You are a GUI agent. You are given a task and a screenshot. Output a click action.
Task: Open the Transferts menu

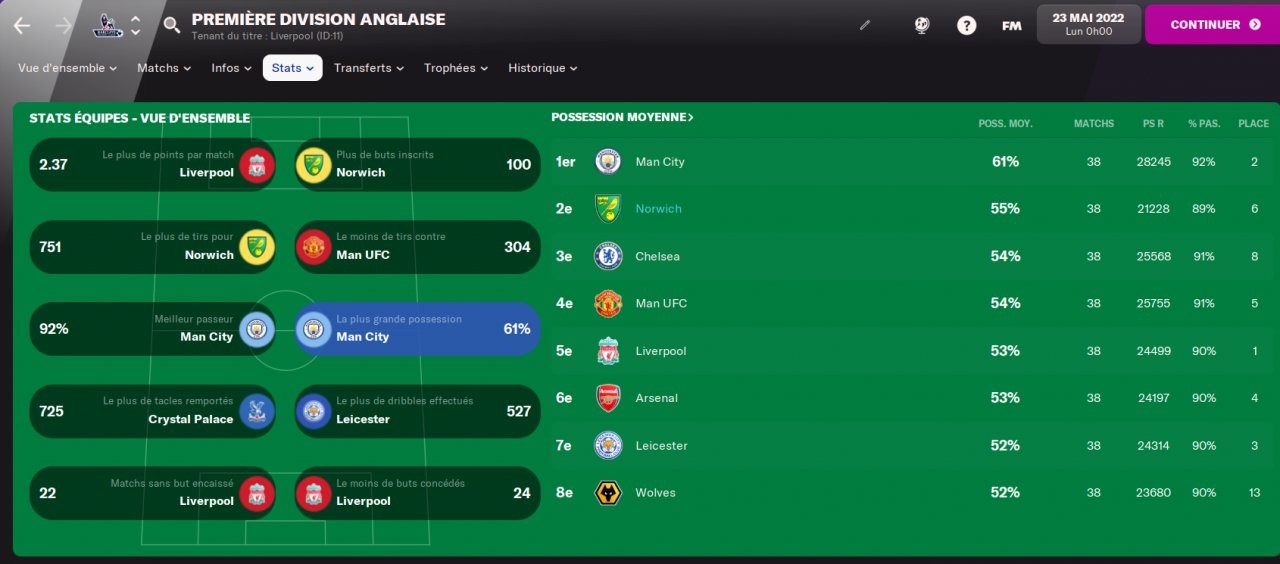(x=369, y=68)
